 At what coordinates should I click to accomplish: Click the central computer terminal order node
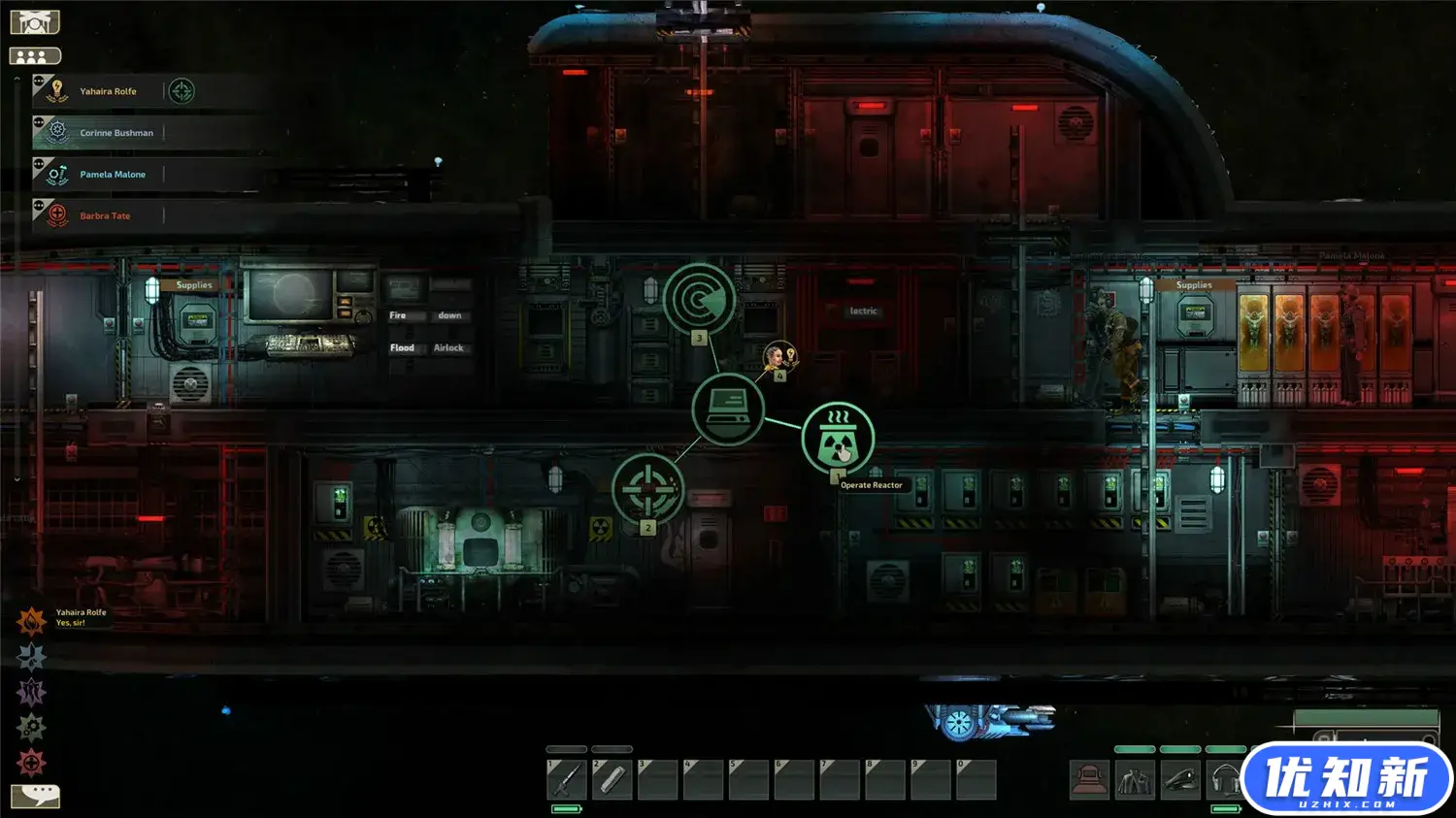point(727,409)
